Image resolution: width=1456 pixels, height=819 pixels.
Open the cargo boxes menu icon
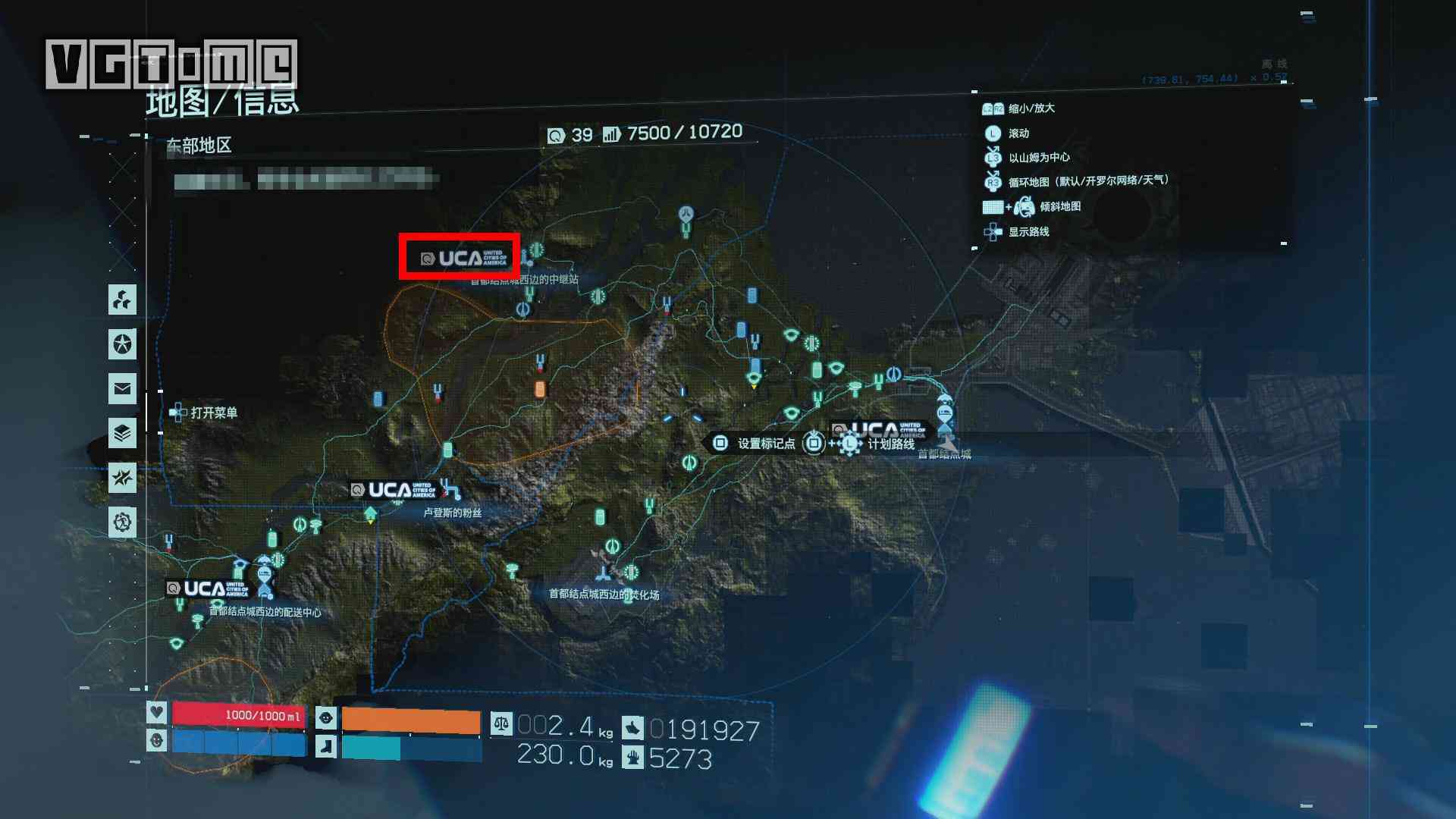(x=122, y=300)
